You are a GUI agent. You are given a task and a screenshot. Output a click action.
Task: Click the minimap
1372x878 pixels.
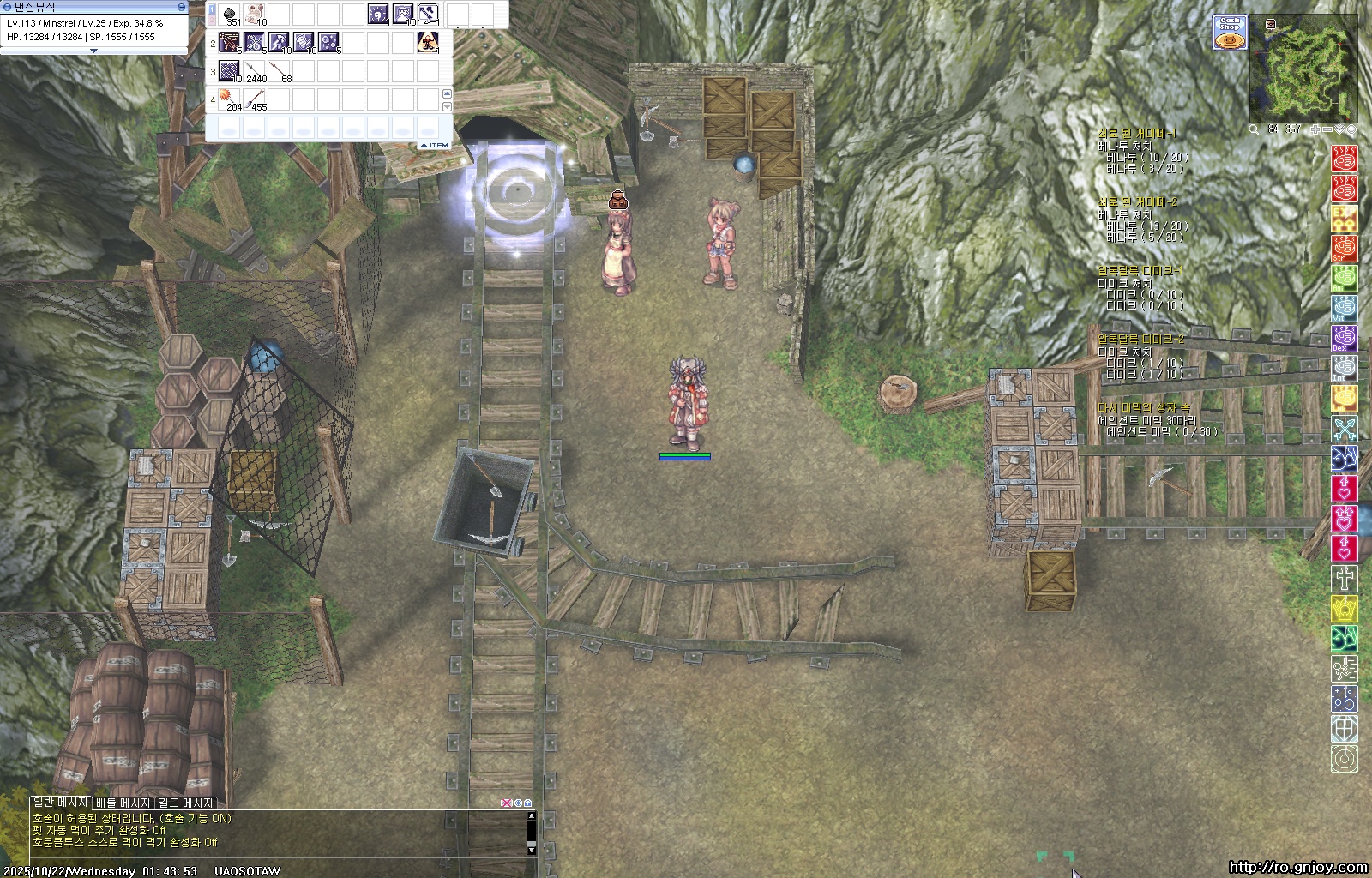[1303, 69]
